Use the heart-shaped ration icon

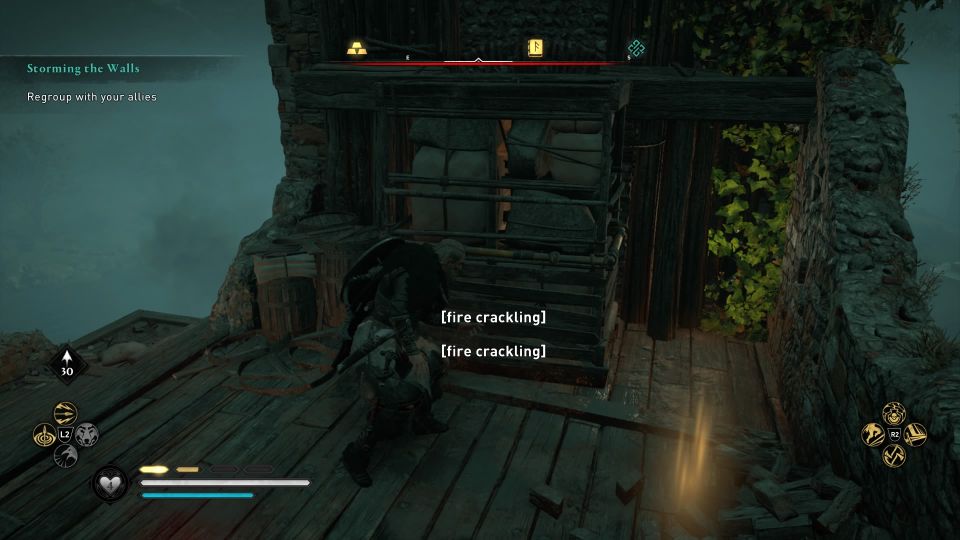109,484
